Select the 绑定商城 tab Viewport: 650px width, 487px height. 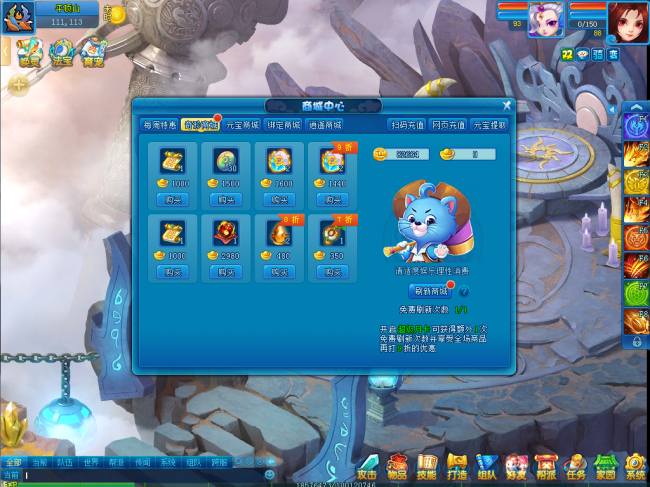pos(283,125)
